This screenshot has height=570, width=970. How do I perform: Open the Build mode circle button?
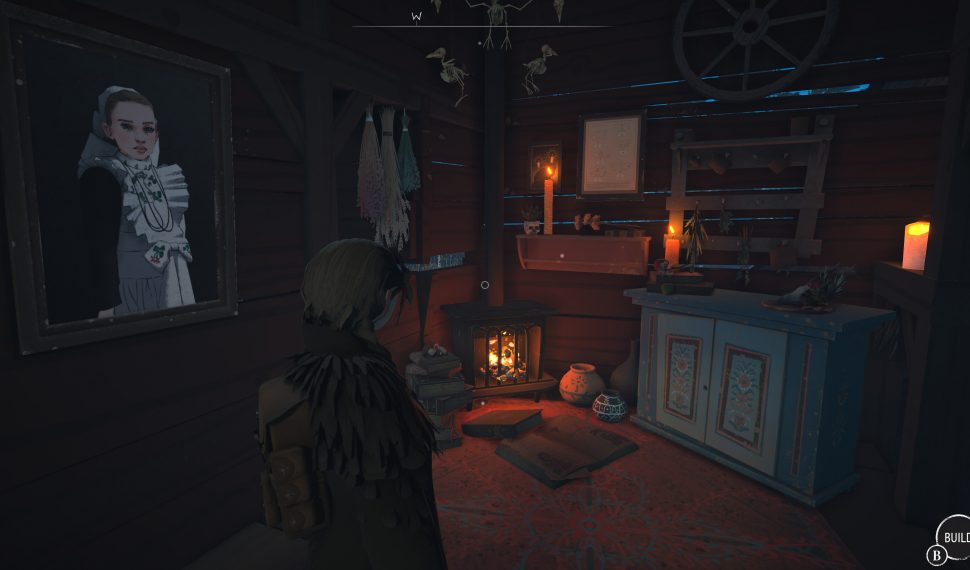955,536
